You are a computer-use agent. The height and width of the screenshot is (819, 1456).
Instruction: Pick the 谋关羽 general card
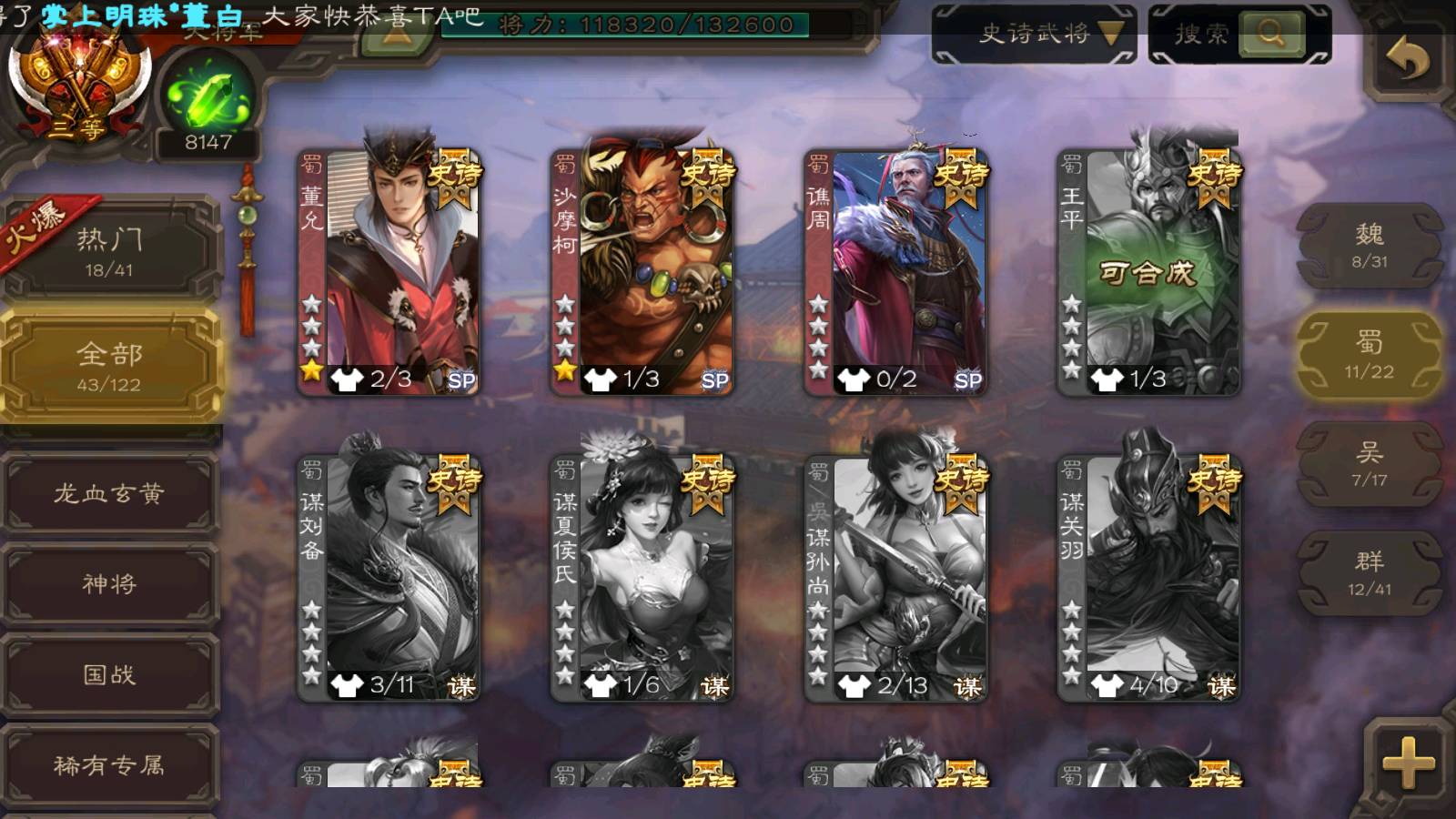(x=1148, y=577)
